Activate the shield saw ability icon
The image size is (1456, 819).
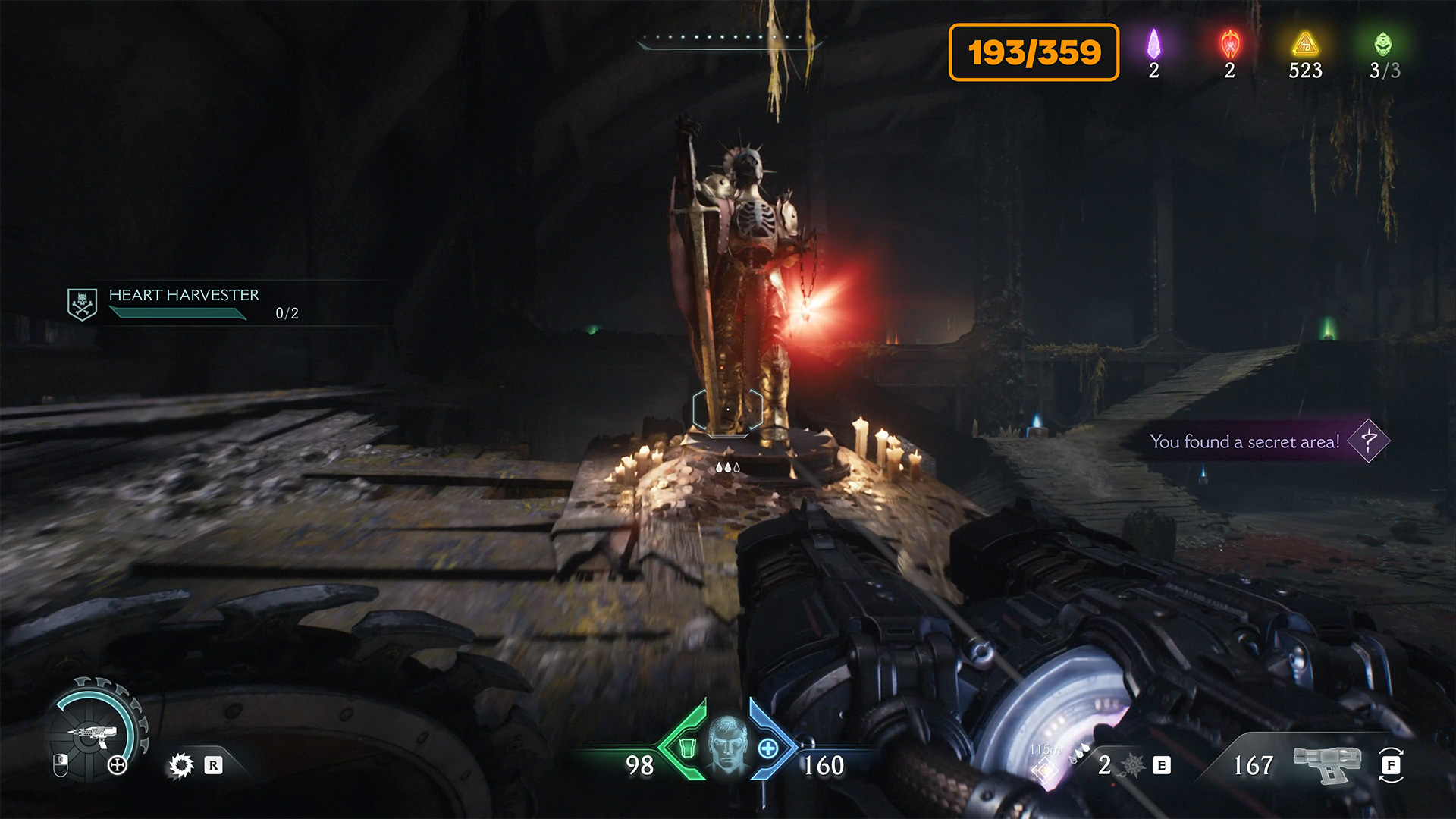(x=181, y=765)
